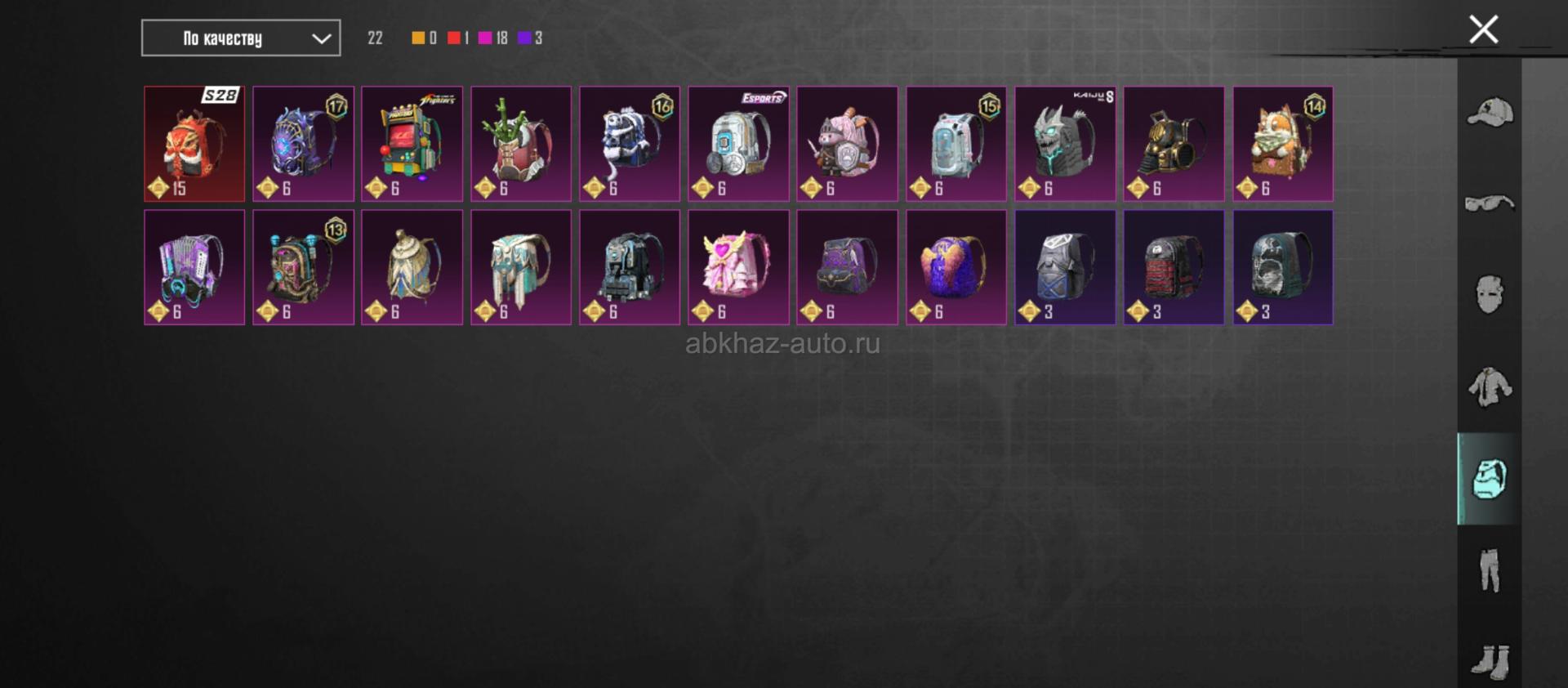This screenshot has height=688, width=1568.
Task: Open the glasses category tab
Action: pyautogui.click(x=1490, y=203)
